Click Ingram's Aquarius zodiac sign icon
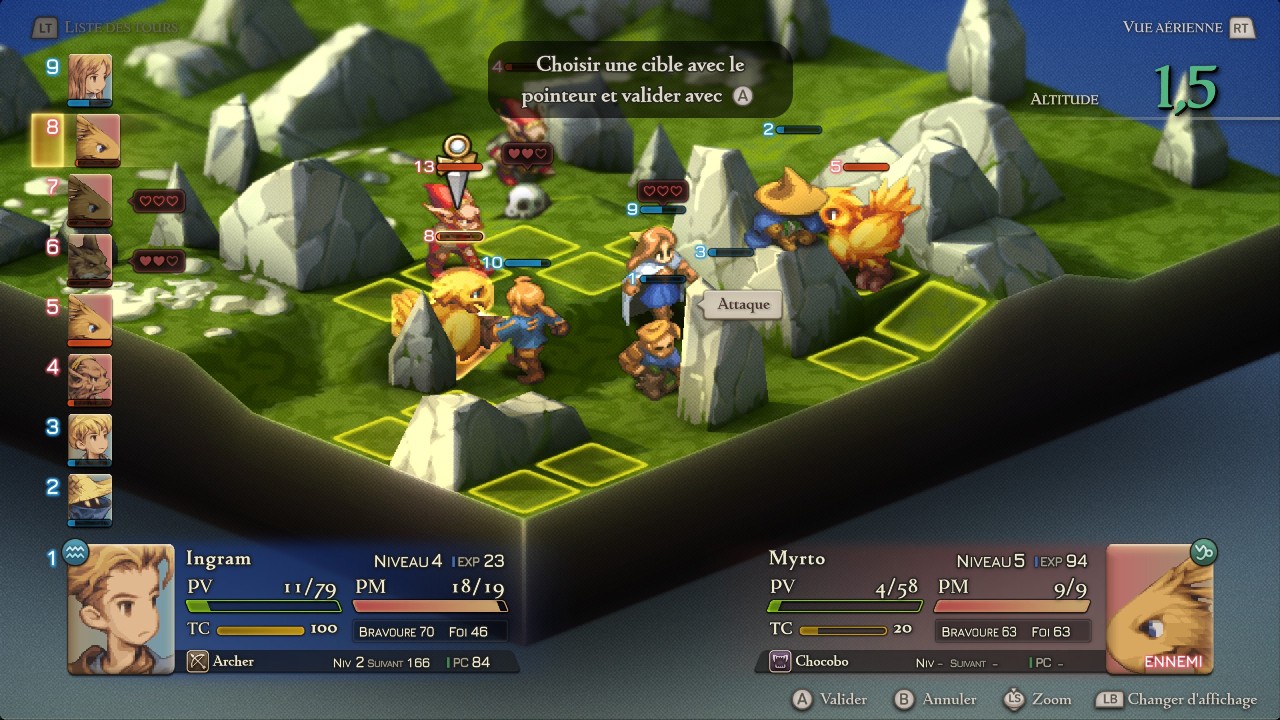 (76, 551)
